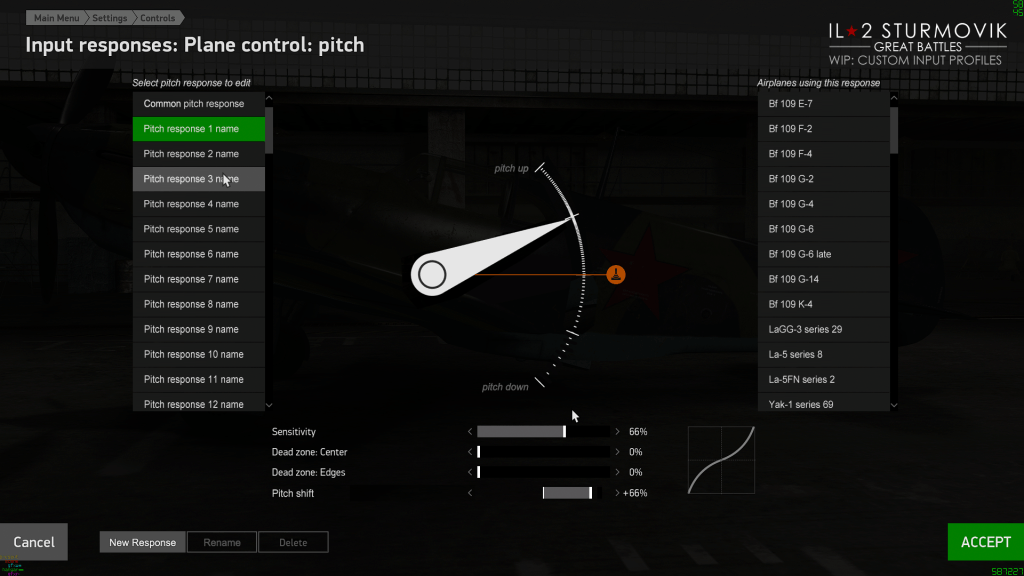Choose Pitch response 1 name
Image resolution: width=1024 pixels, height=576 pixels.
[198, 129]
